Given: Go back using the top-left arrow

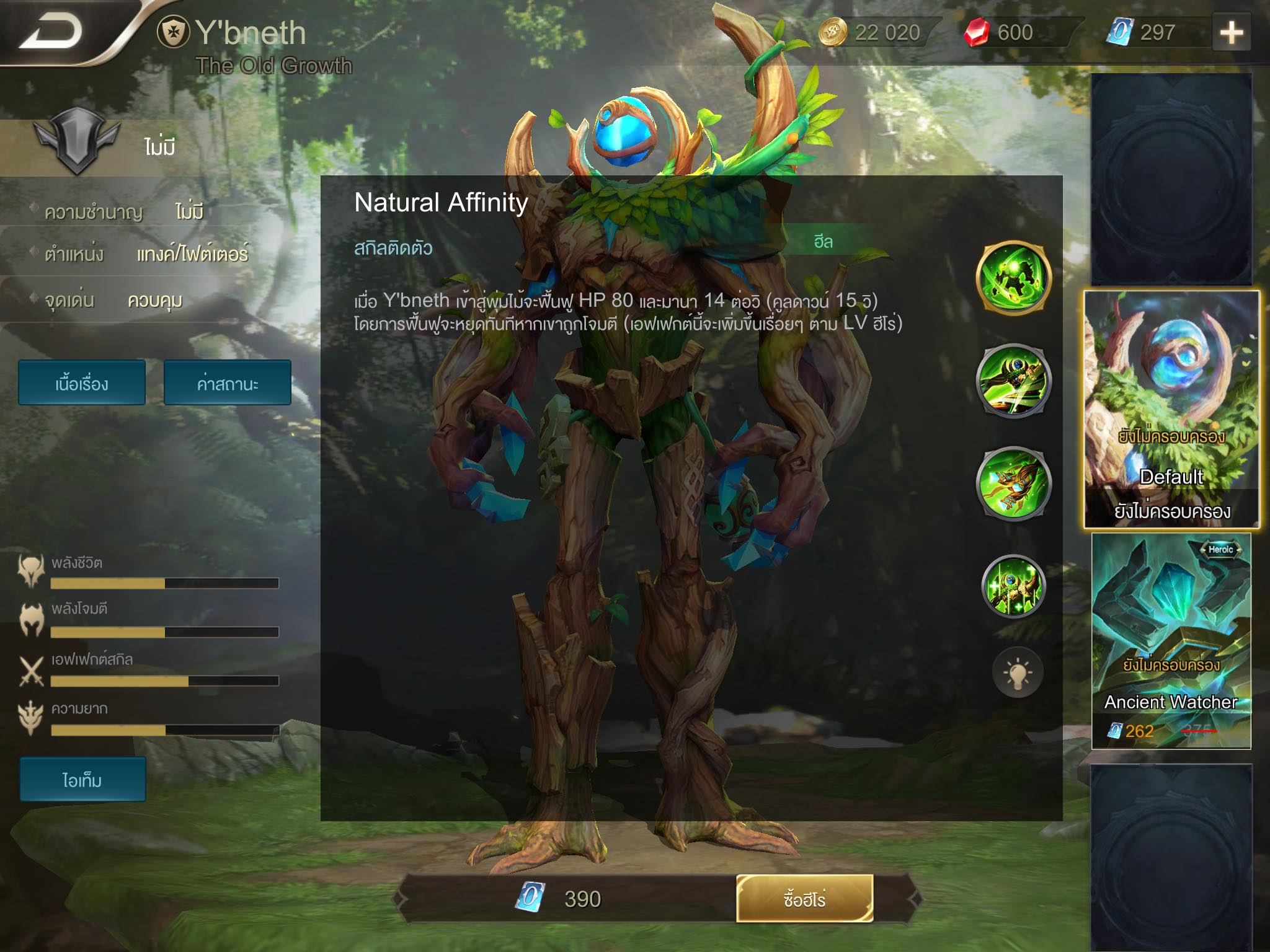Looking at the screenshot, I should [52, 32].
